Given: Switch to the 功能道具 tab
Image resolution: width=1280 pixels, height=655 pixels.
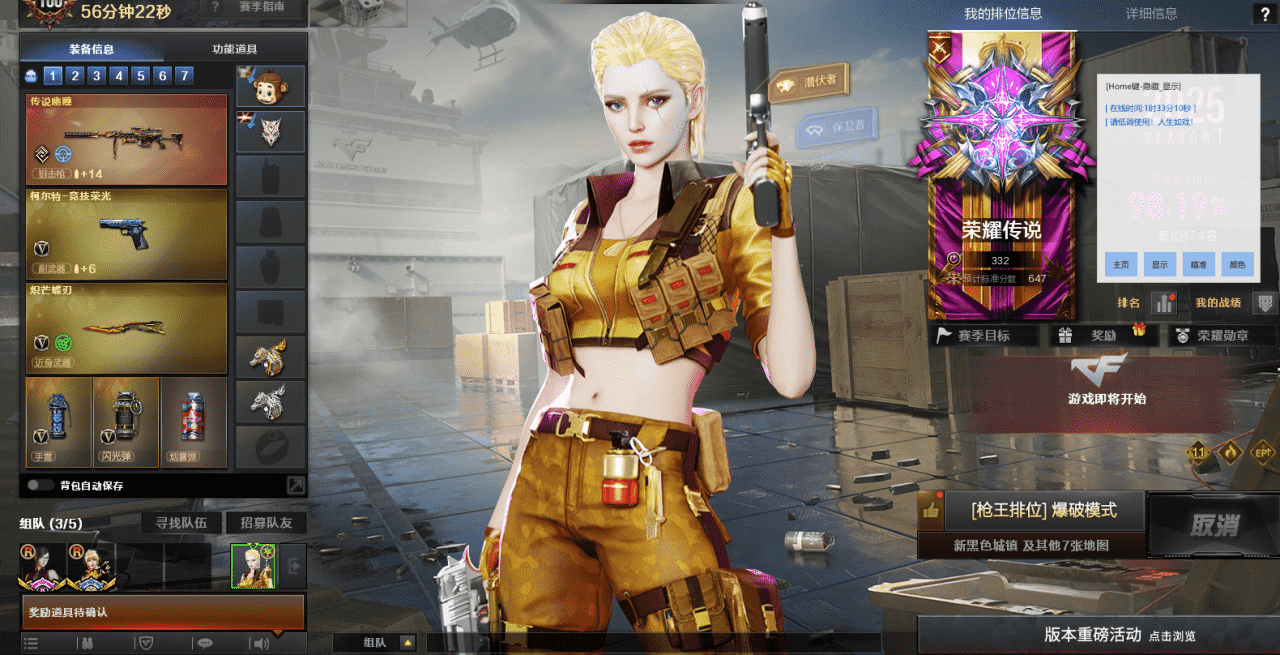Looking at the screenshot, I should point(235,49).
